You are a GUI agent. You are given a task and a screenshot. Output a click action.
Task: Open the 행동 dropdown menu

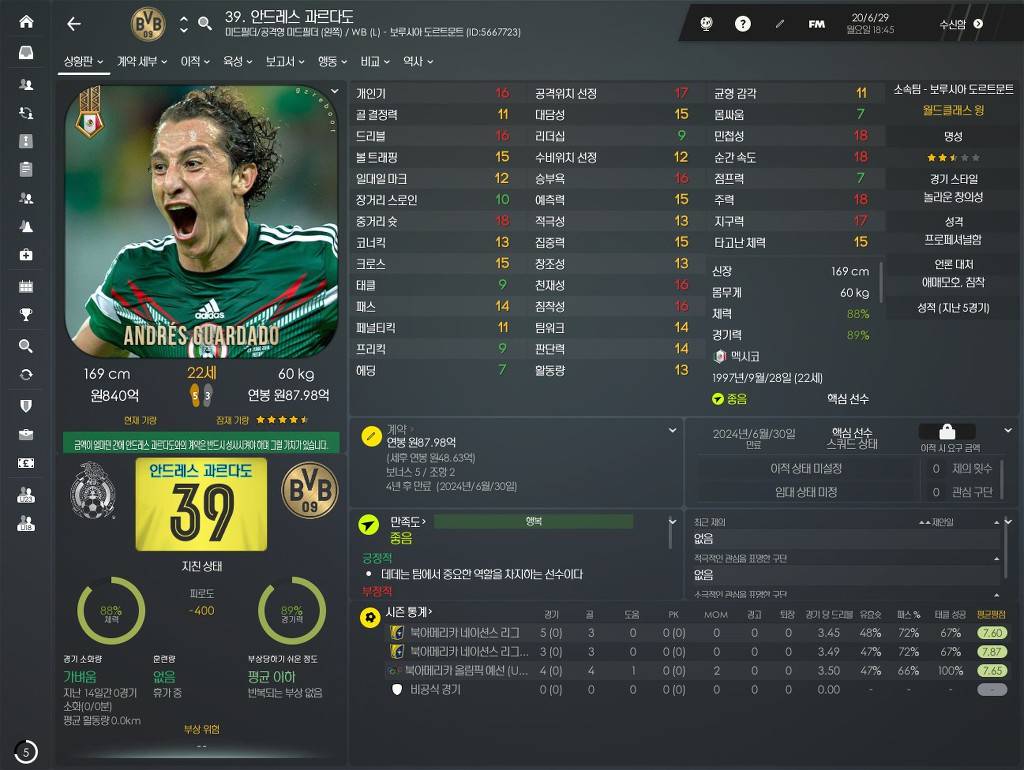click(x=331, y=62)
